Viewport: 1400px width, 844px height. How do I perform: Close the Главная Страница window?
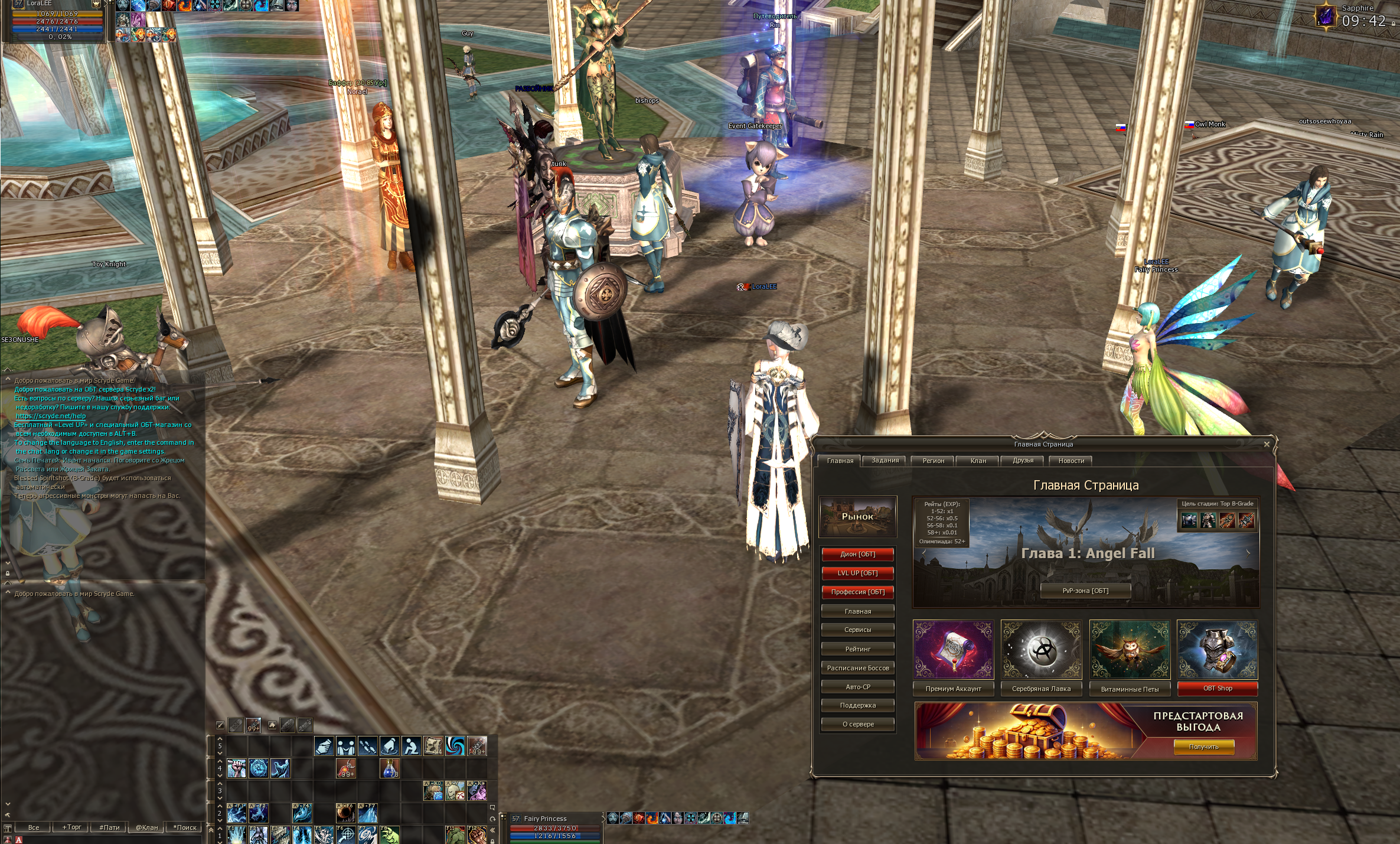coord(1266,444)
